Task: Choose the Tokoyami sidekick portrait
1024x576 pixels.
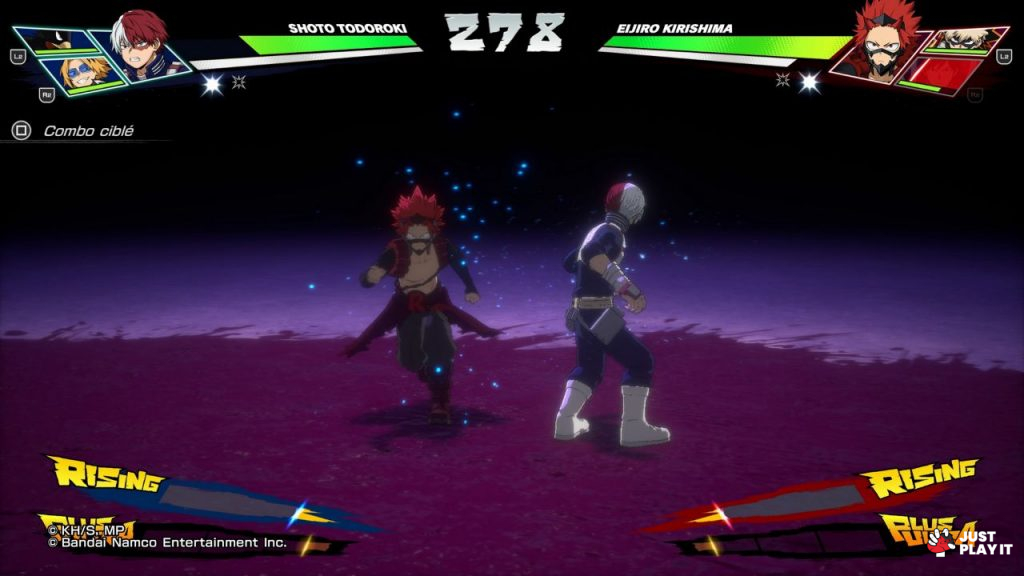Action: click(x=56, y=43)
